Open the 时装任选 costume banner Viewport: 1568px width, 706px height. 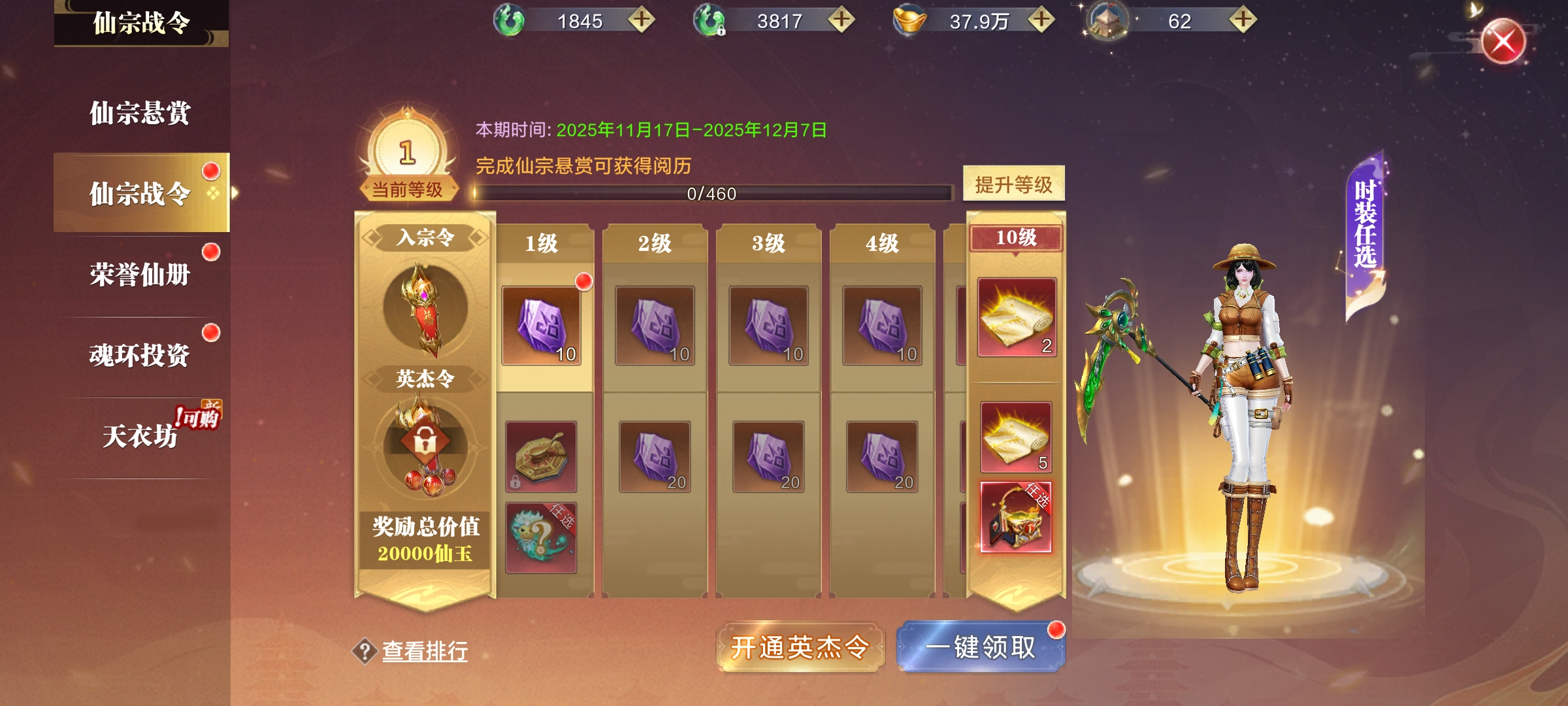tap(1365, 226)
